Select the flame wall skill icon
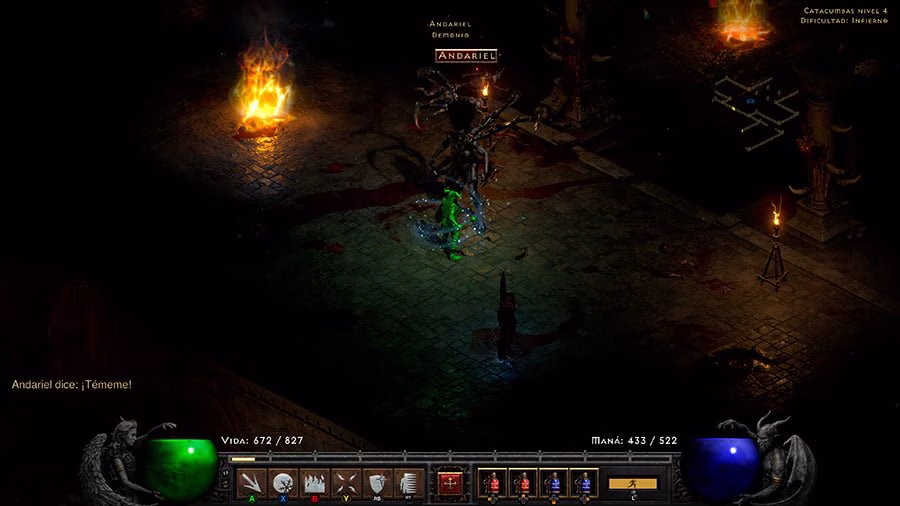 coord(315,482)
